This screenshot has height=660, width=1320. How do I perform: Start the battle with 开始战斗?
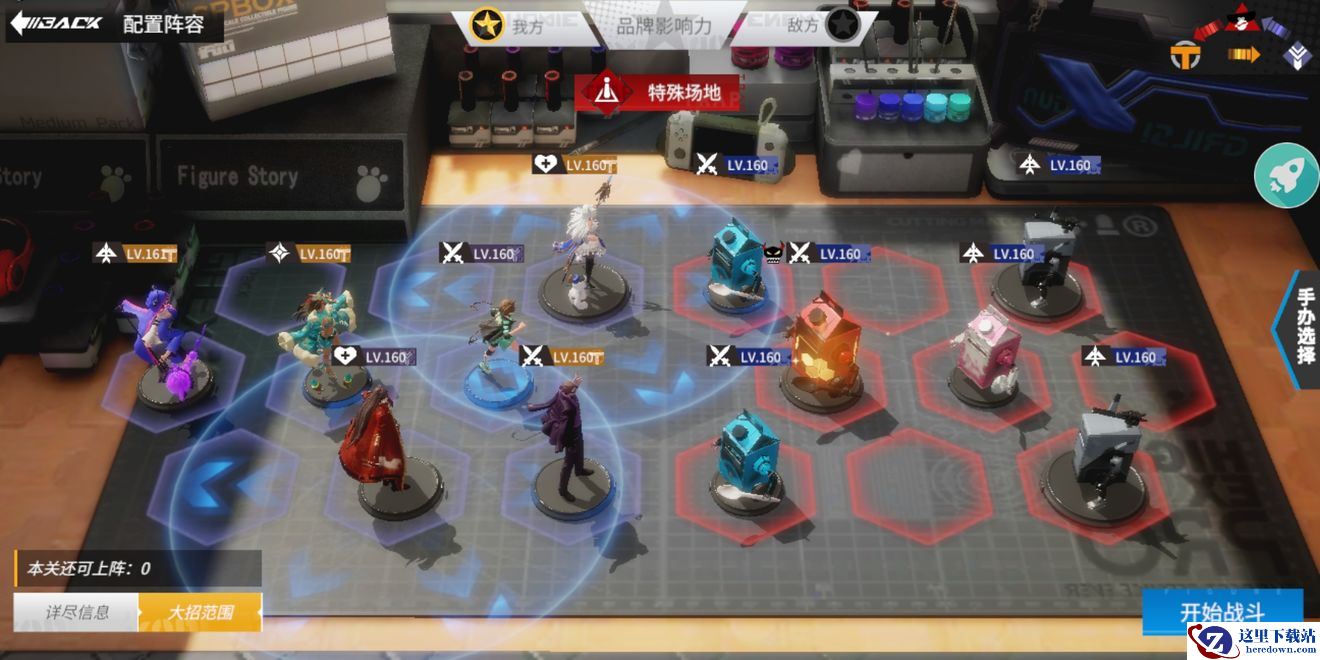[x=1222, y=610]
